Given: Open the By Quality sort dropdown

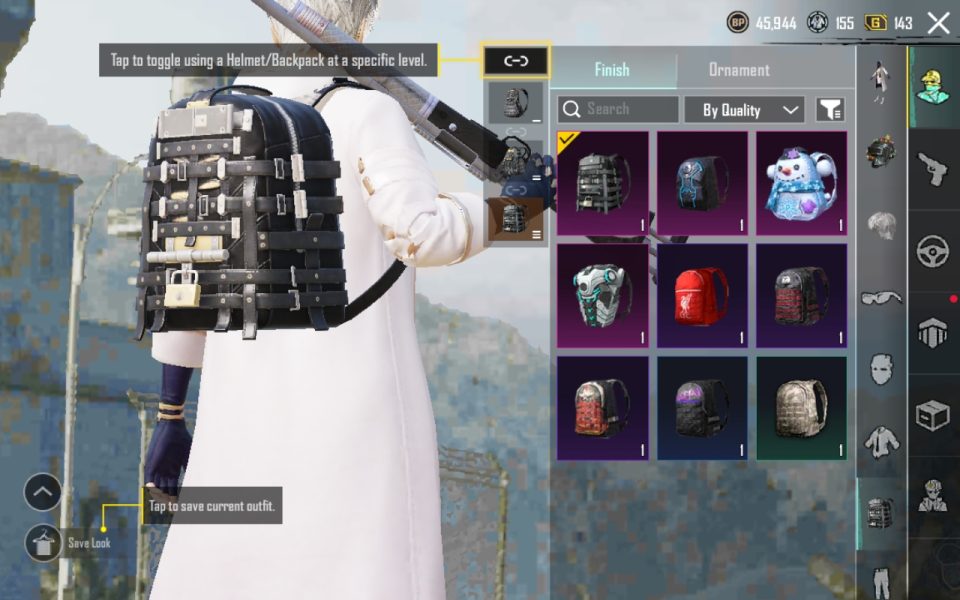Looking at the screenshot, I should pos(744,110).
